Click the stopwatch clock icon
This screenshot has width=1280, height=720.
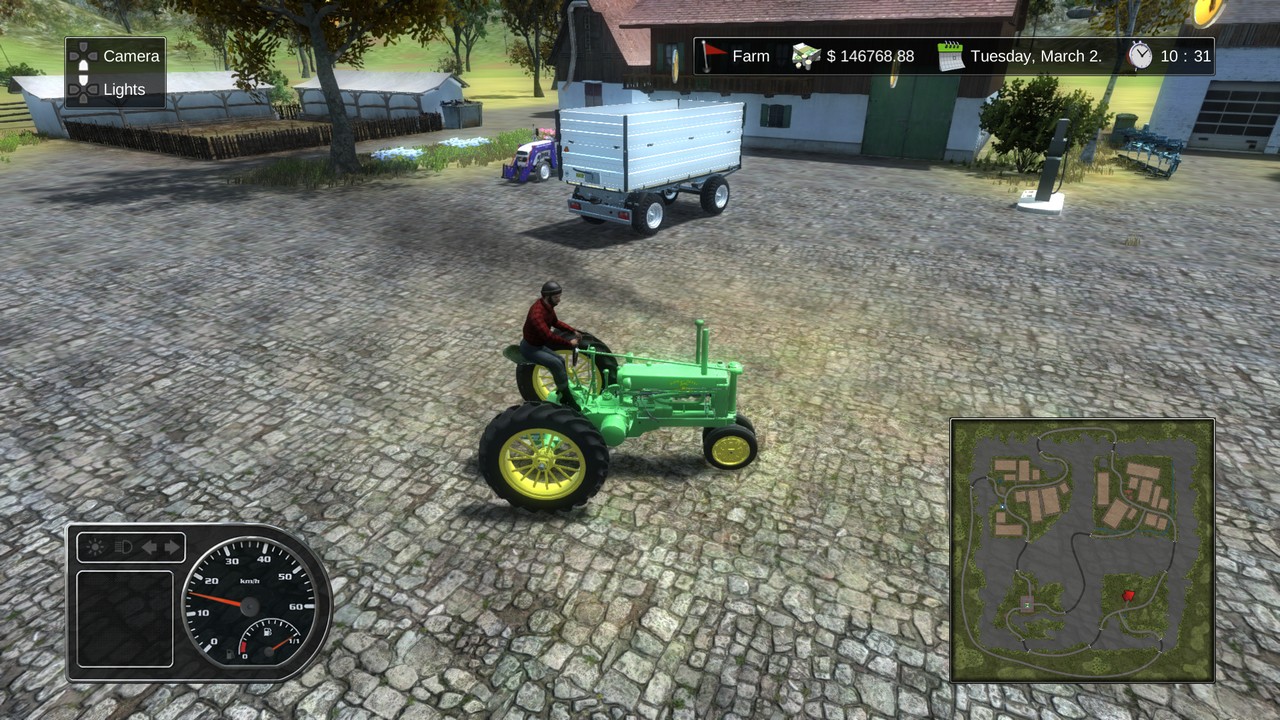pyautogui.click(x=1141, y=56)
